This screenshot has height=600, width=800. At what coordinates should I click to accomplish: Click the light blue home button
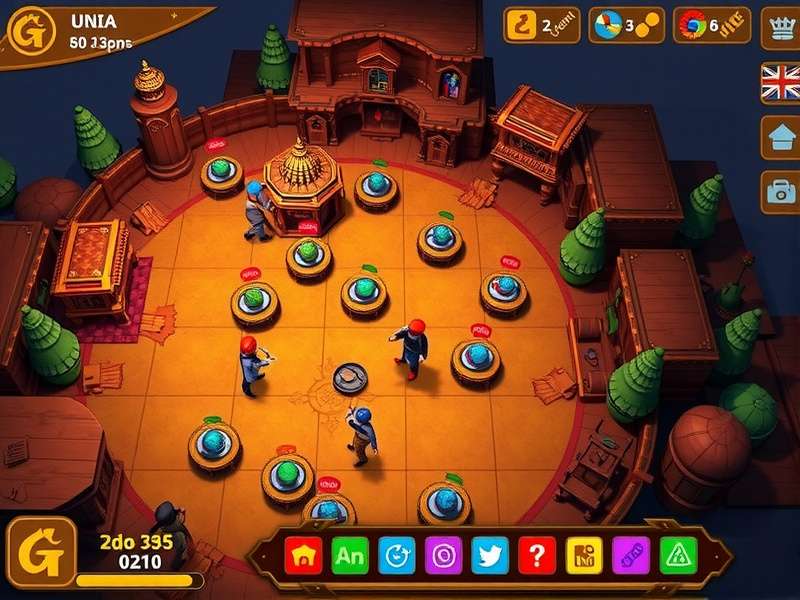(x=780, y=135)
